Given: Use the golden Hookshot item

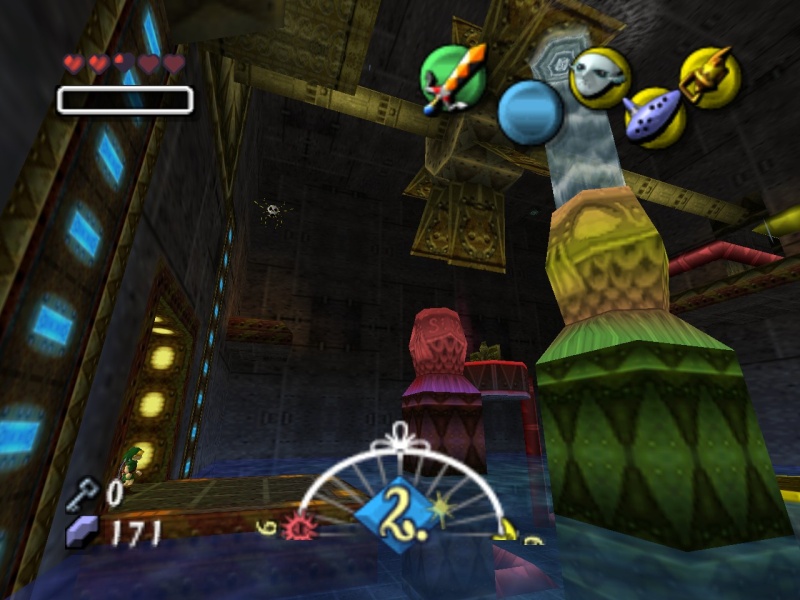Looking at the screenshot, I should pos(710,76).
